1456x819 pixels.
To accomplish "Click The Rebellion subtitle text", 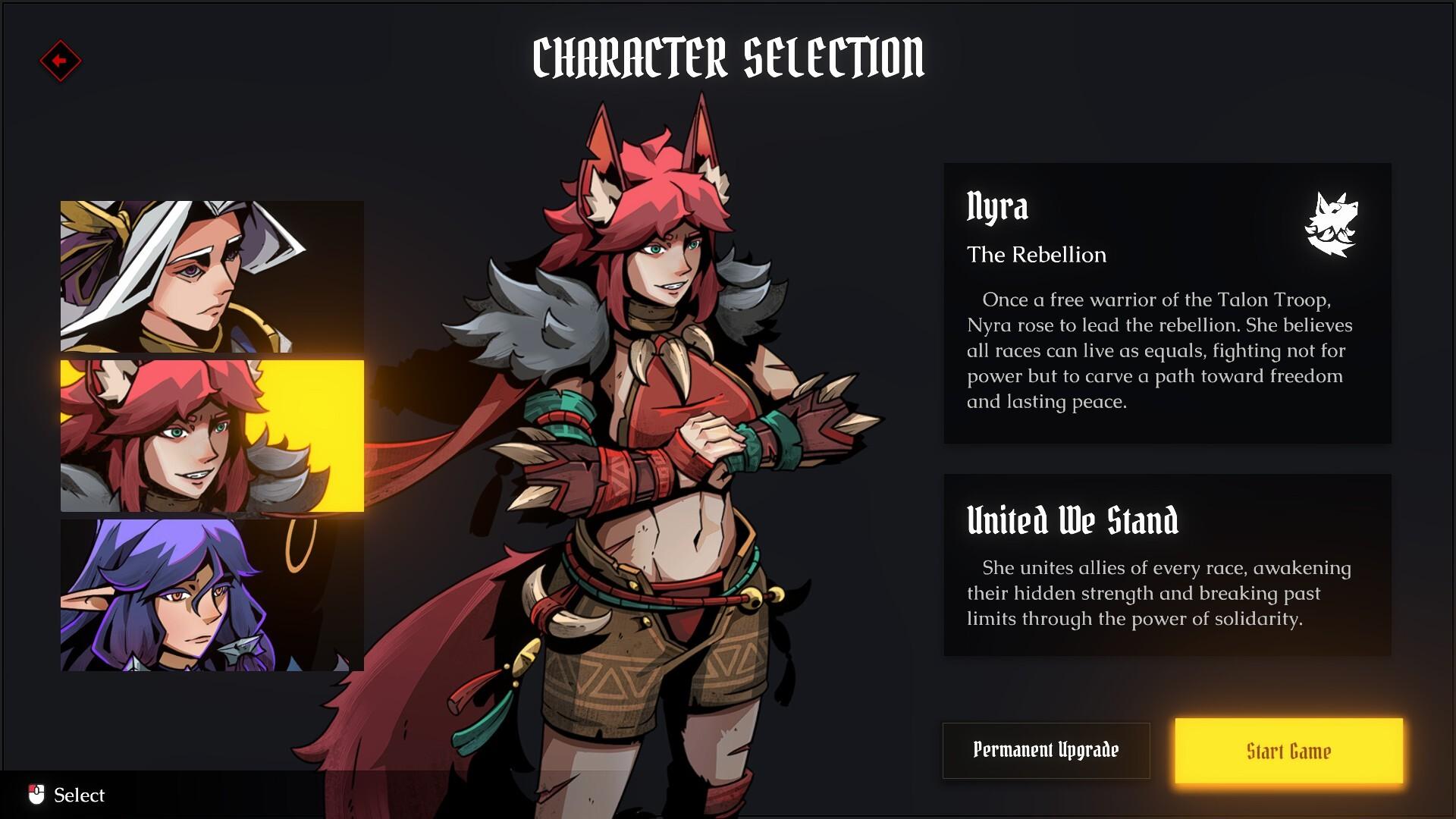I will tap(1036, 255).
